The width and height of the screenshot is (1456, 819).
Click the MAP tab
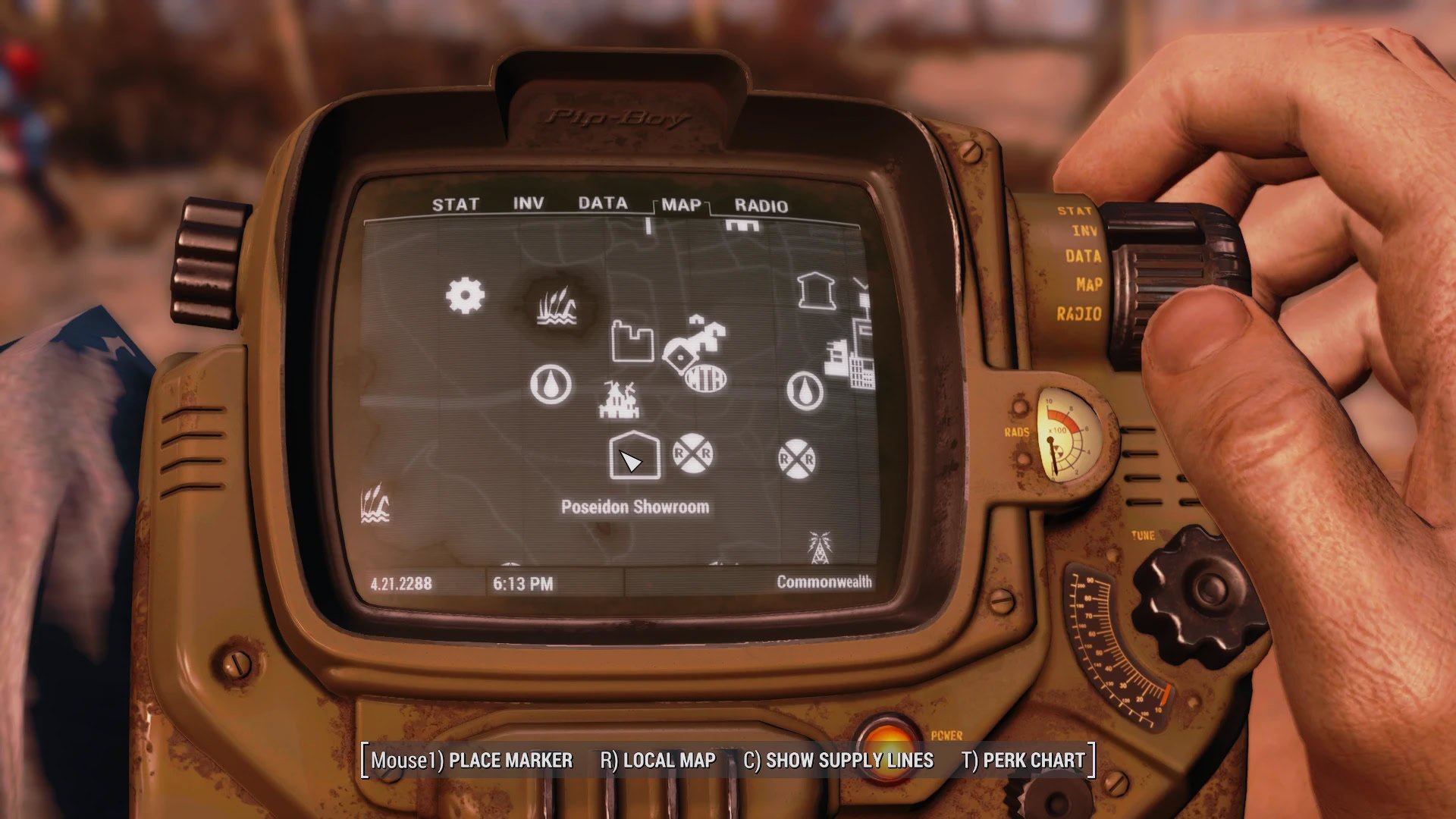coord(680,205)
